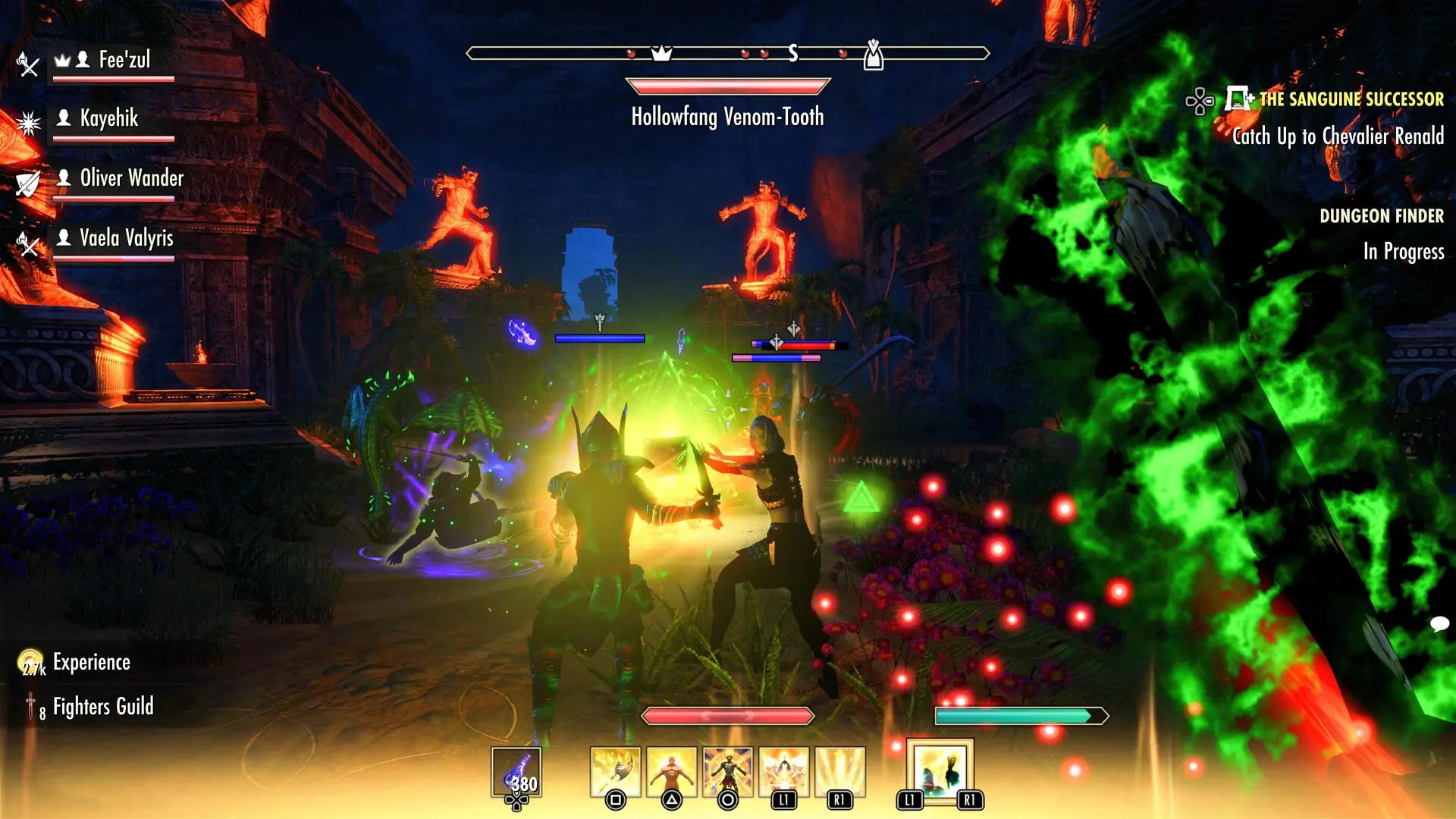
Task: Fire the ultimate ability in the framed slot
Action: [940, 770]
